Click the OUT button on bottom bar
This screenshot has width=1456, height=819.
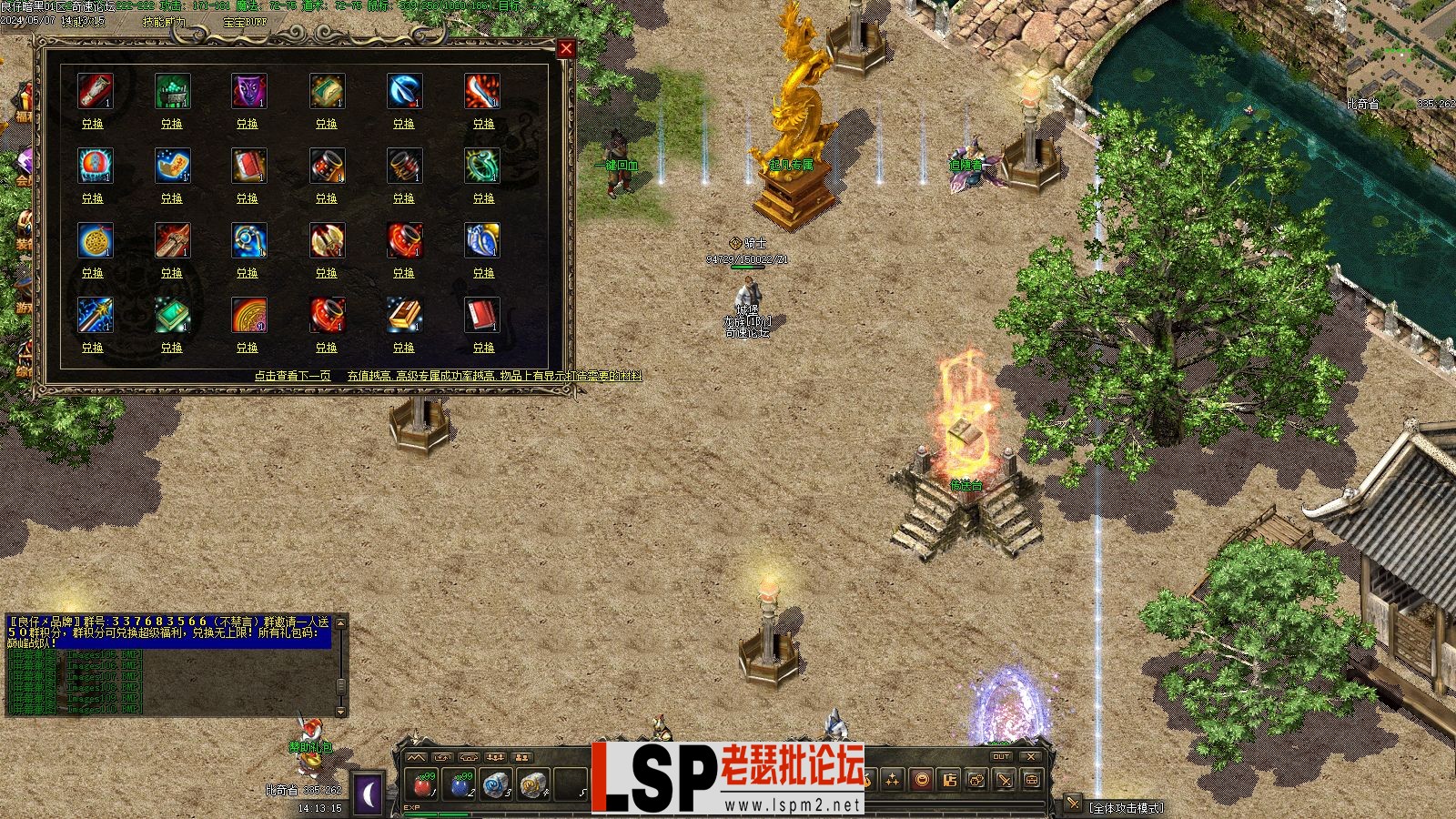(x=1001, y=756)
